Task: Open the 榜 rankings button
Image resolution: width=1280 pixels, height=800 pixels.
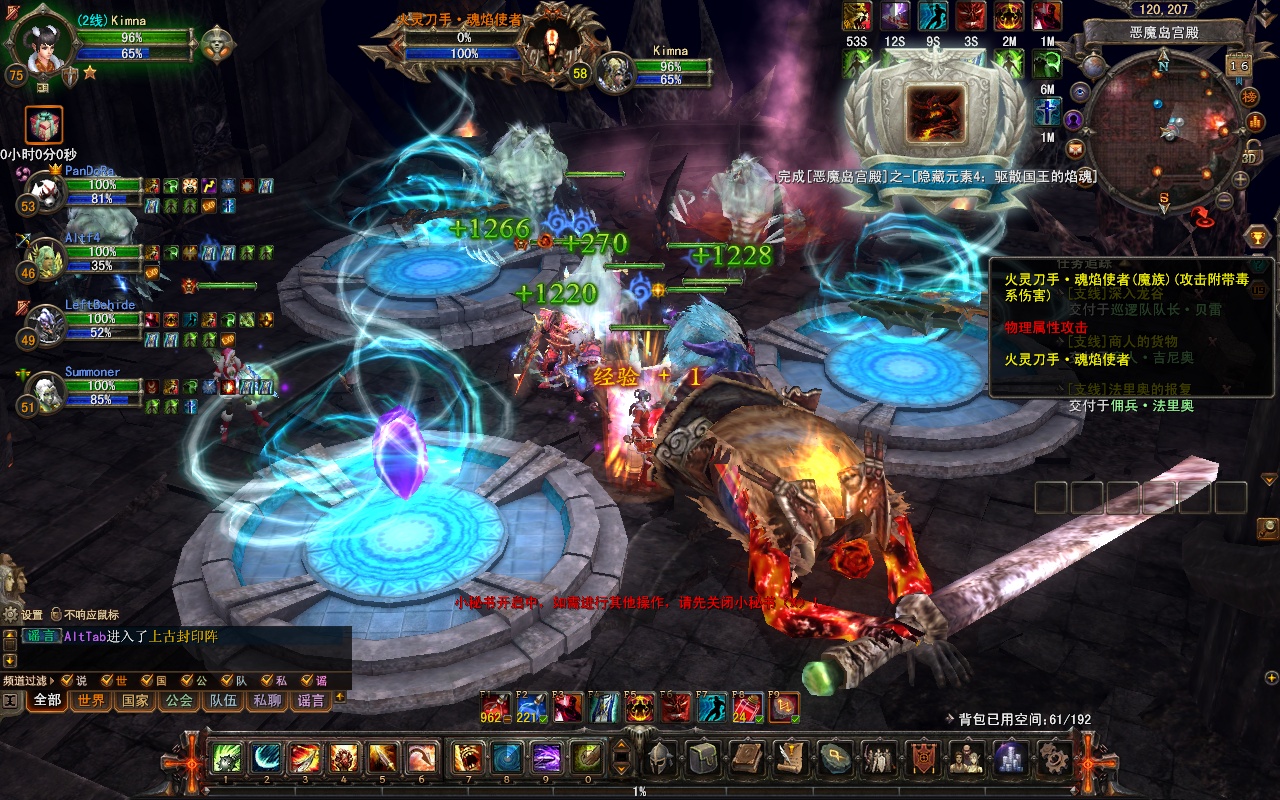Action: (x=1249, y=96)
